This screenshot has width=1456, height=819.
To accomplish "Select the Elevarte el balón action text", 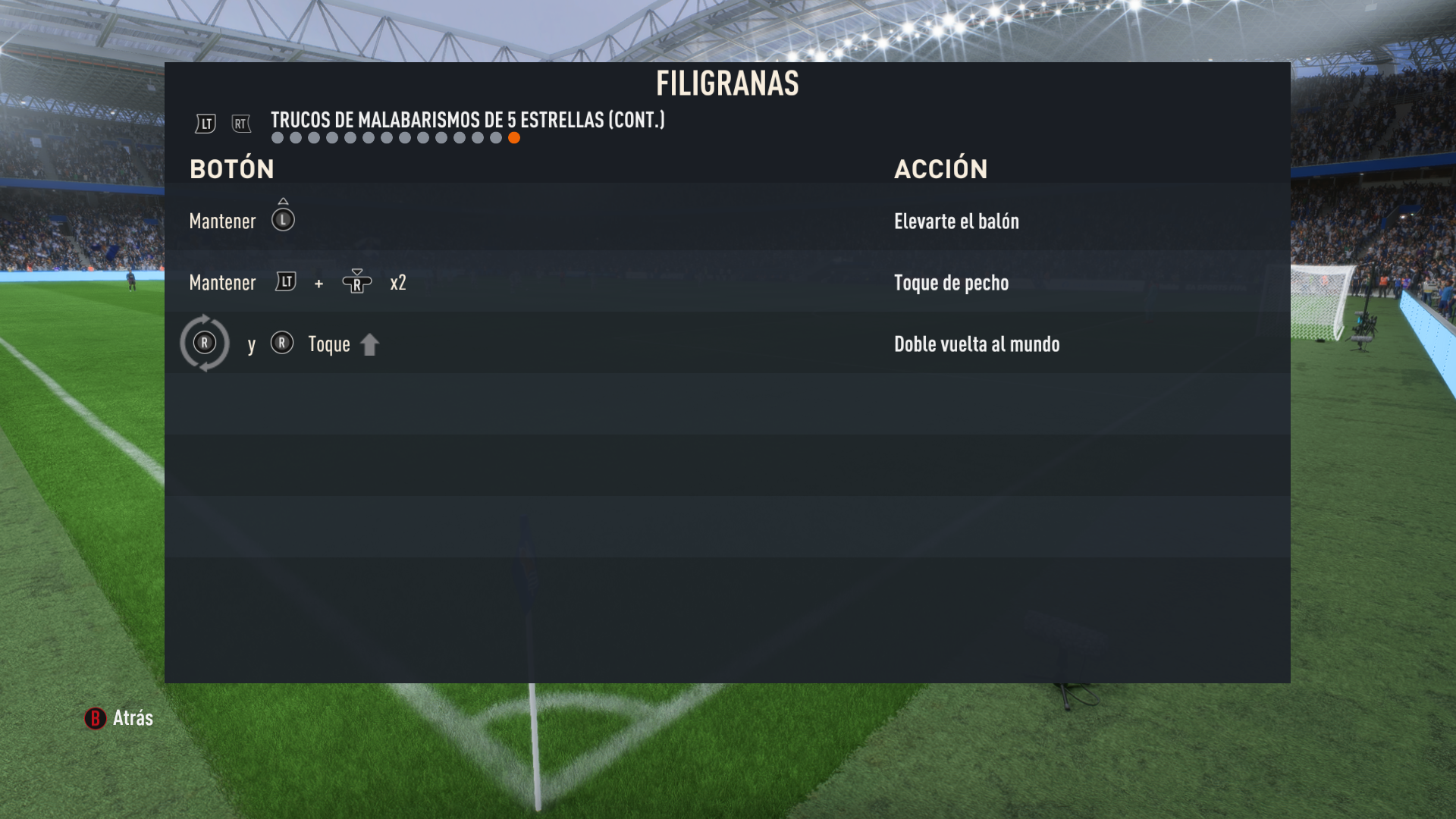I will [x=956, y=221].
